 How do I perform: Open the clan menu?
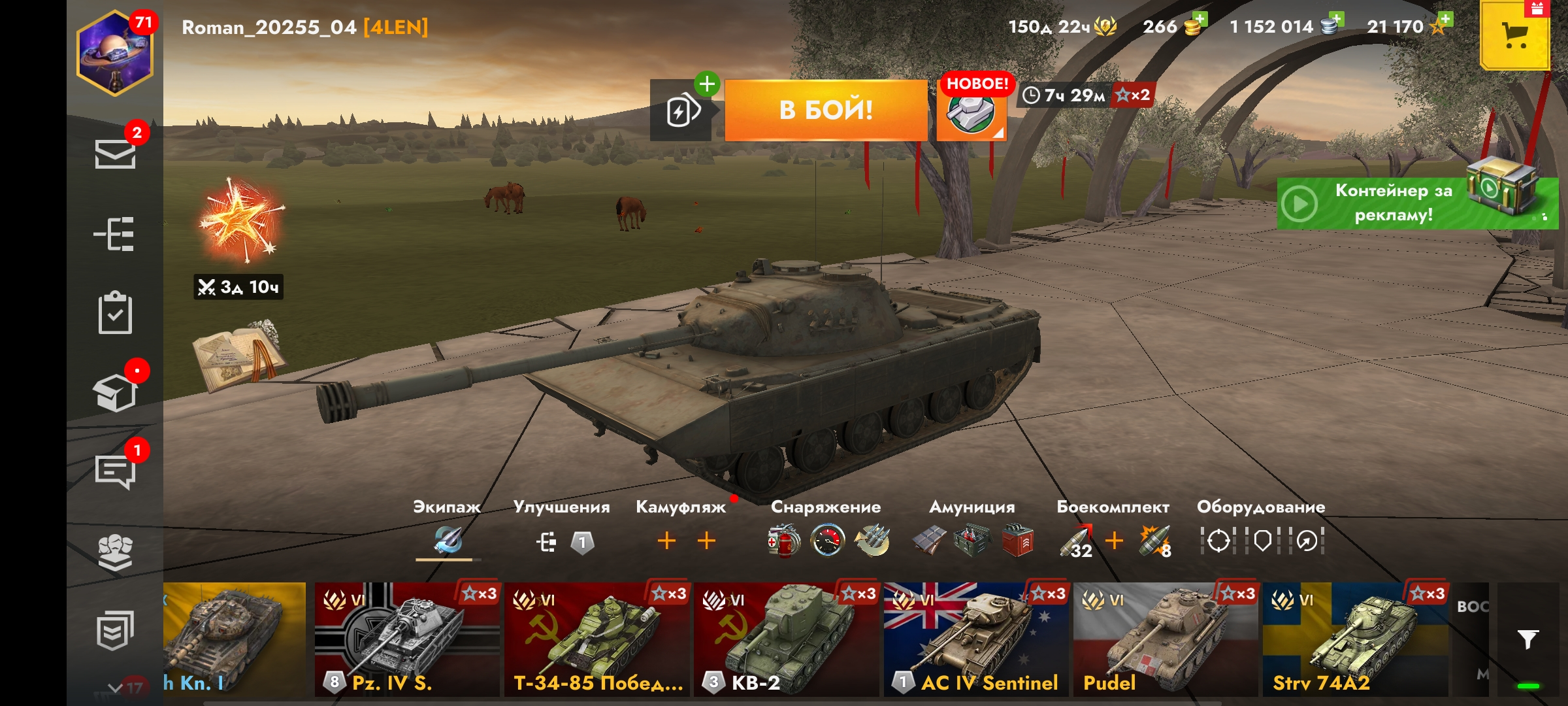click(115, 552)
